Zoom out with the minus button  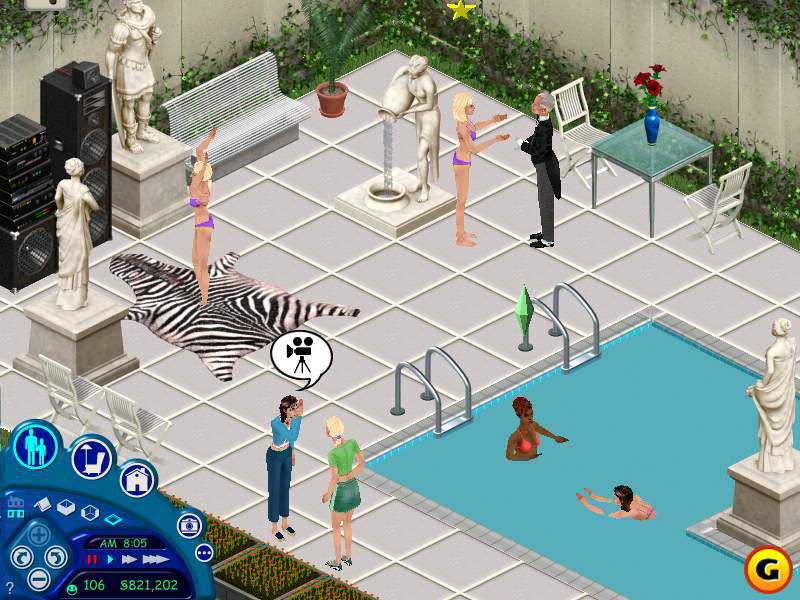pos(38,578)
